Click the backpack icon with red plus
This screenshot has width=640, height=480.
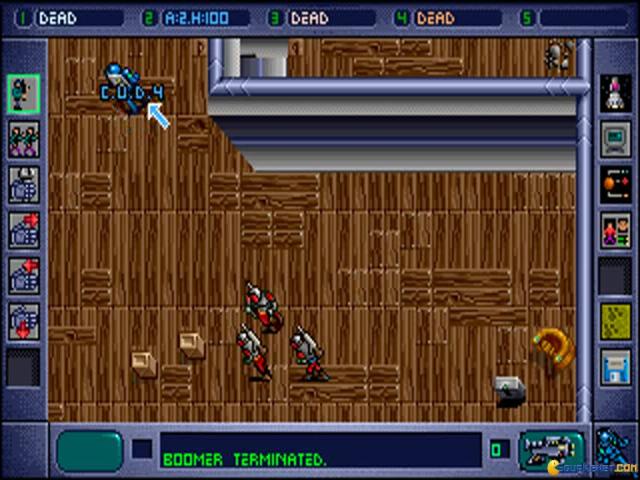tap(23, 230)
